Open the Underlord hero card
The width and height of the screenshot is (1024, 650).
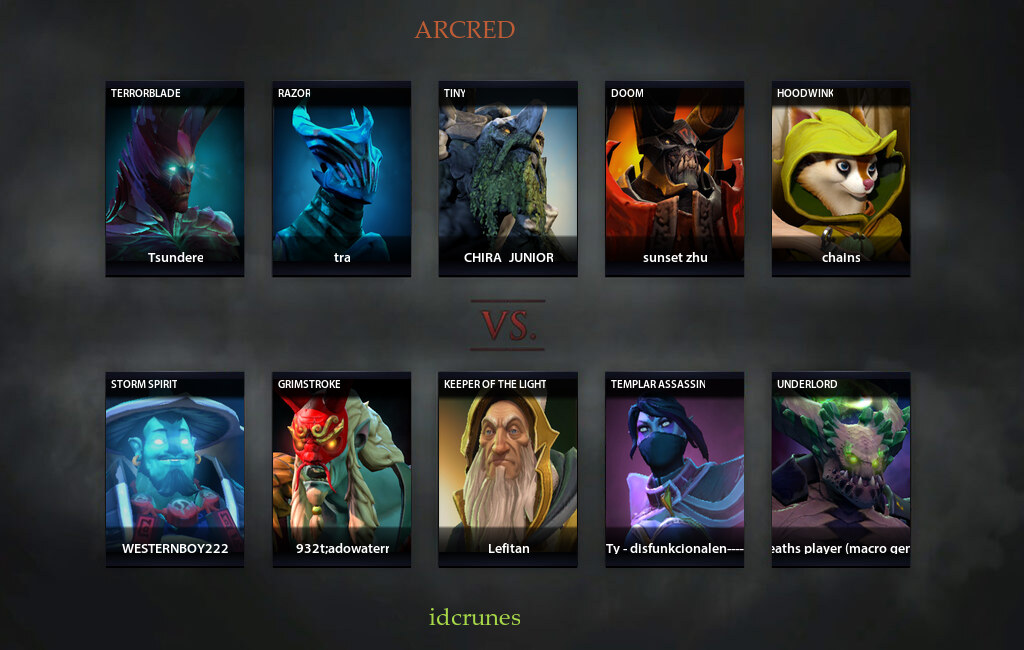pos(841,469)
